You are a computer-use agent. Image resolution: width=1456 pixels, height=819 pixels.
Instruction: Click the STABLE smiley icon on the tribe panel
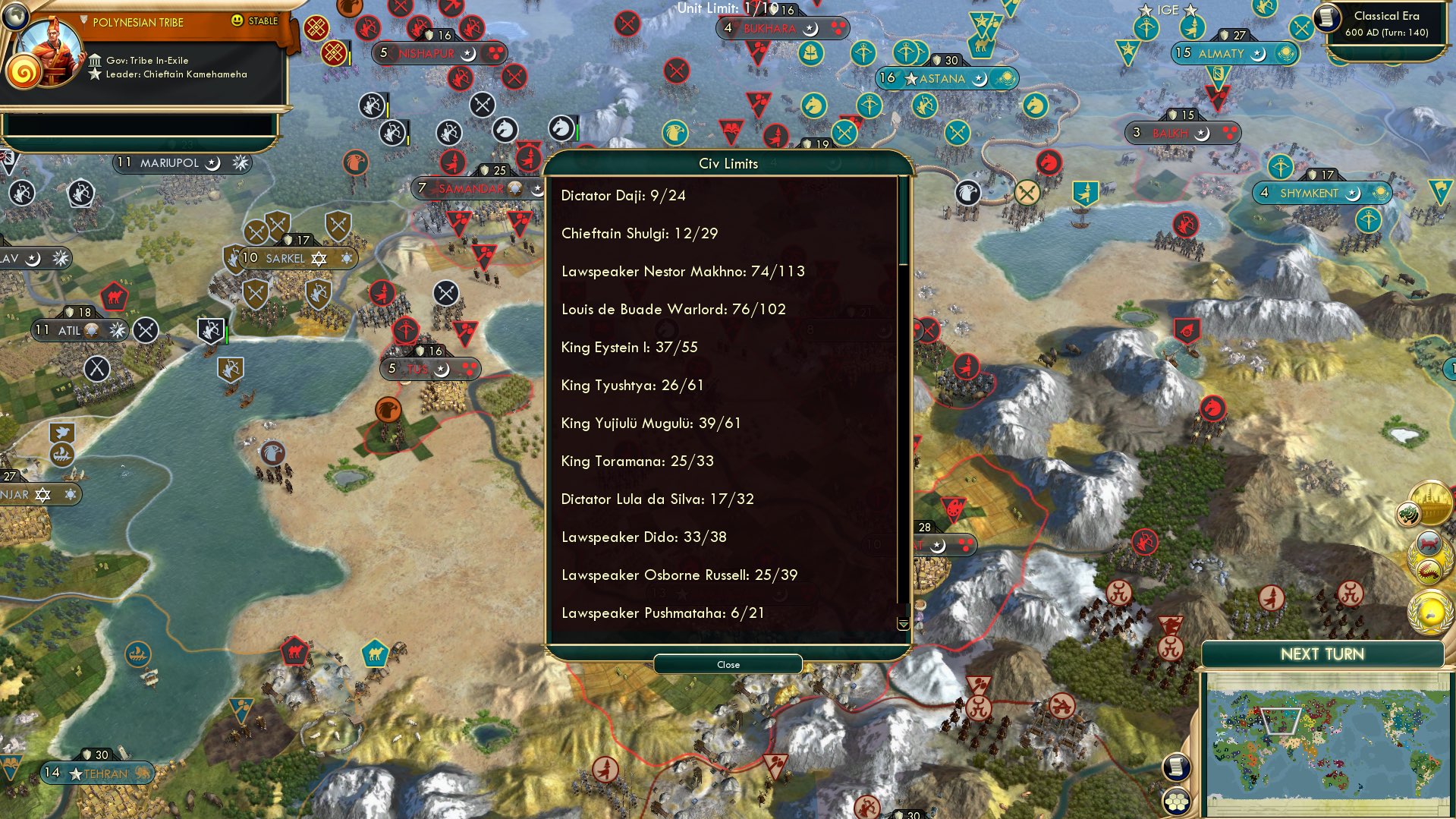click(238, 21)
